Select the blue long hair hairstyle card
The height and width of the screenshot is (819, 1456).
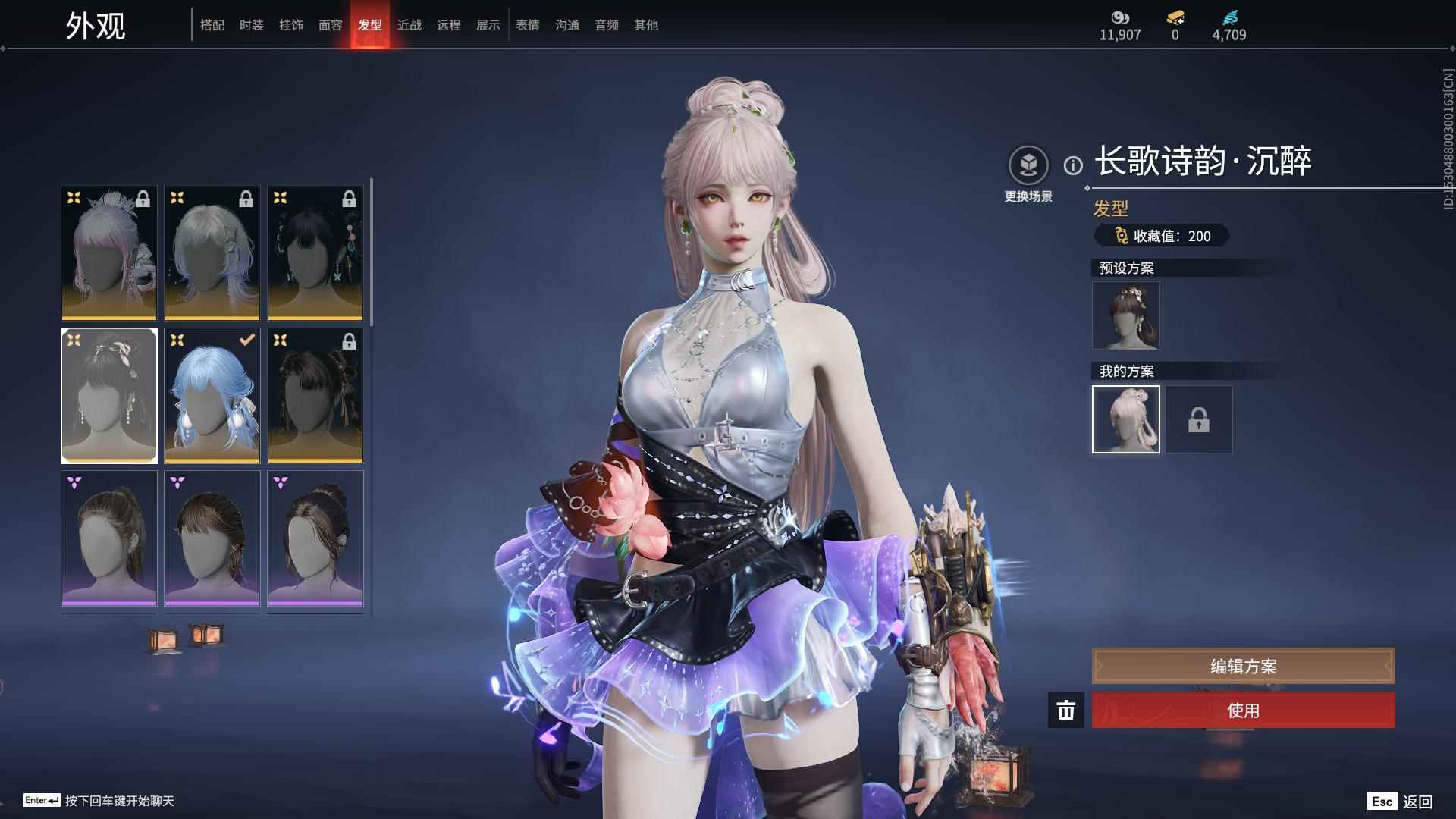(x=212, y=395)
